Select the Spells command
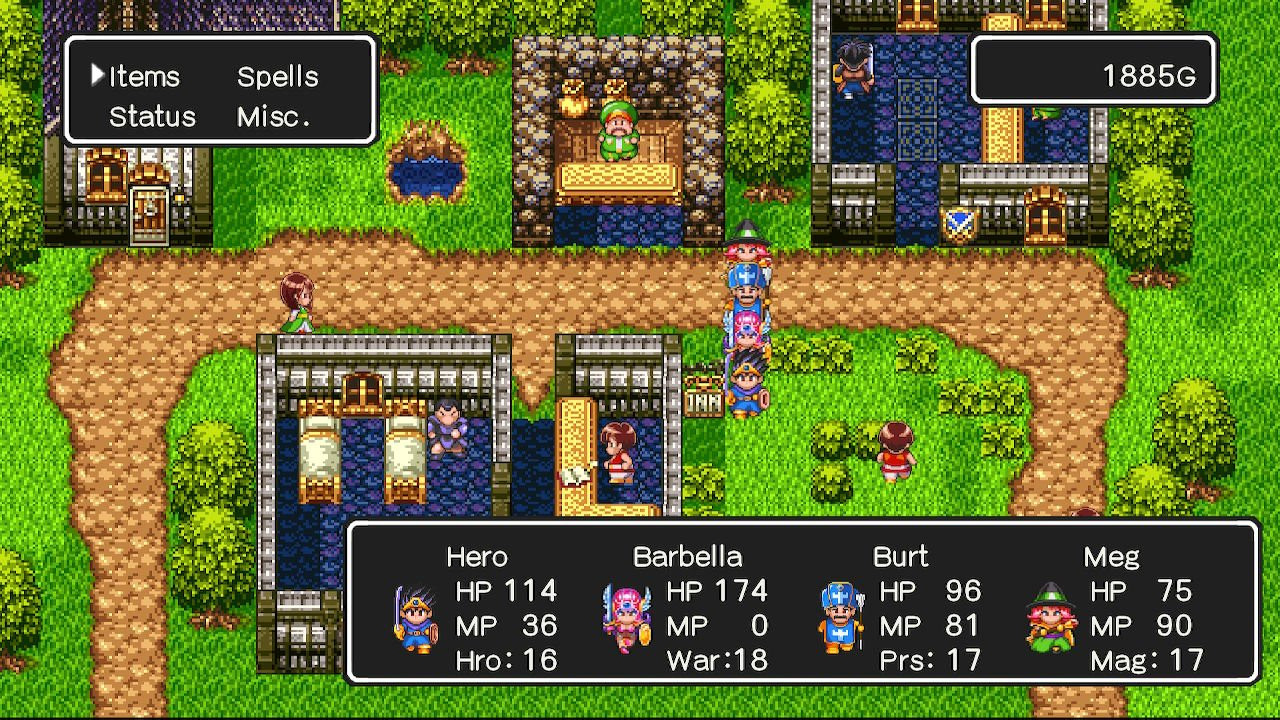The height and width of the screenshot is (720, 1280). 277,77
